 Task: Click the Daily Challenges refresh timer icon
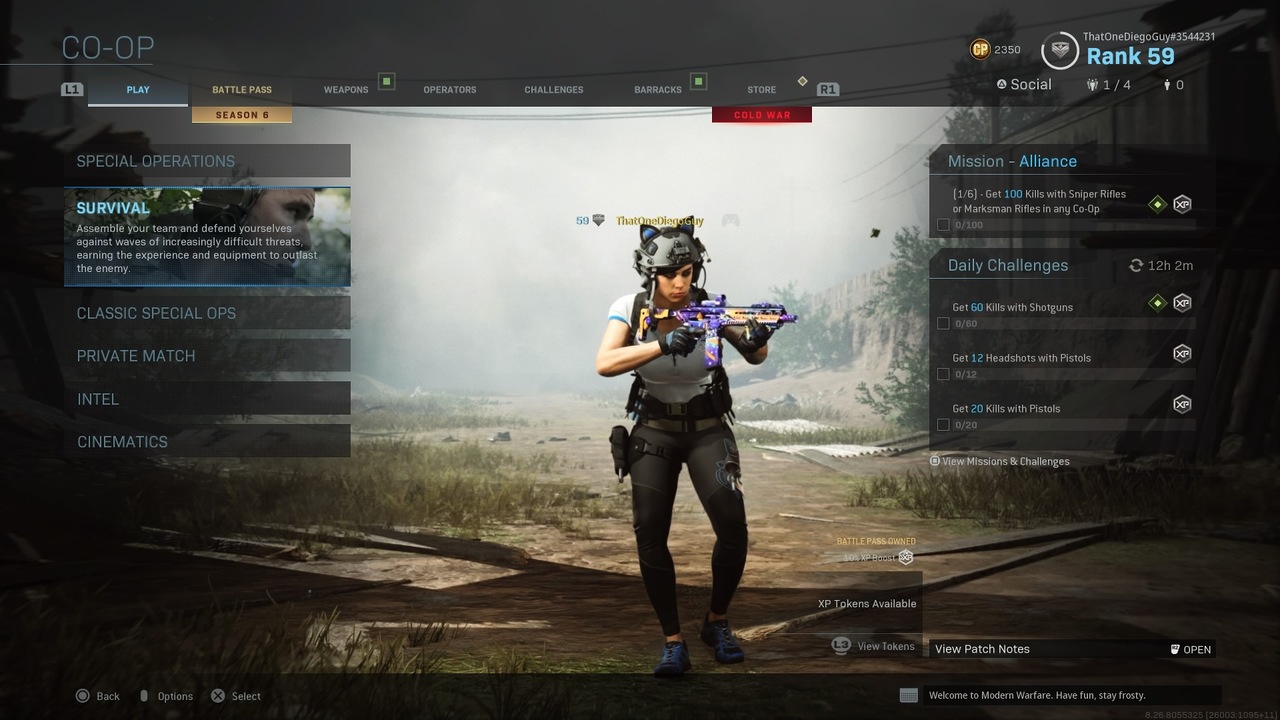[x=1135, y=265]
